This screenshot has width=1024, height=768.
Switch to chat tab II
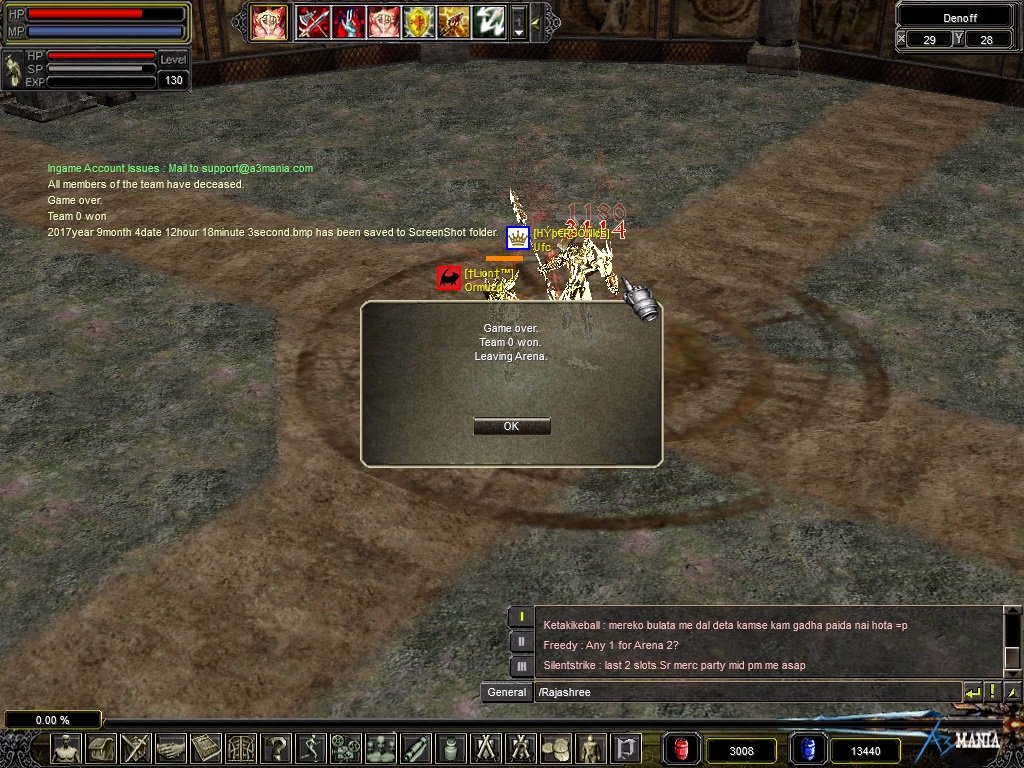point(520,642)
